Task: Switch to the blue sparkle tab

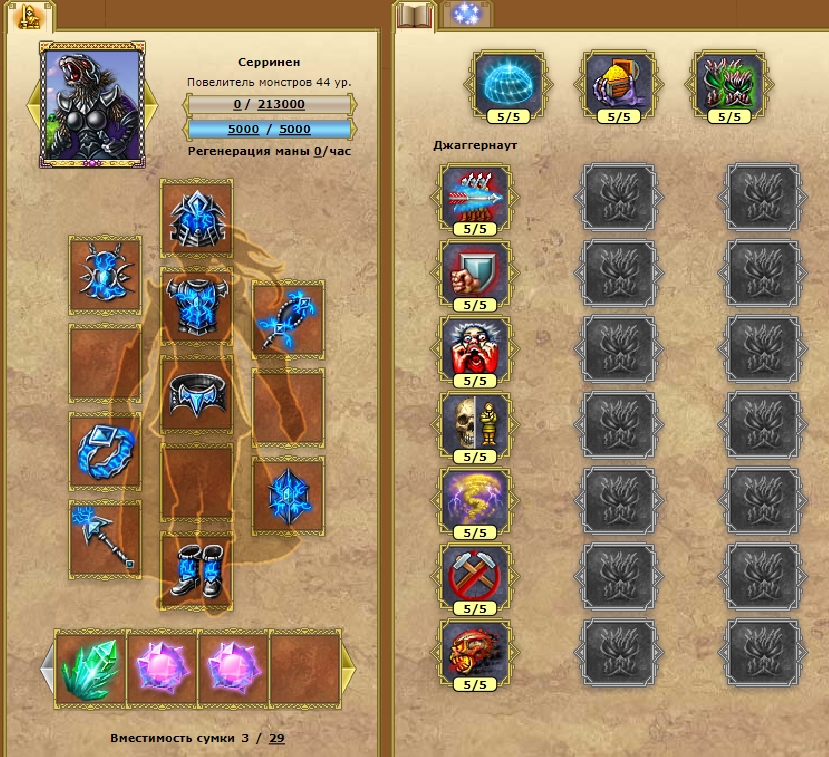Action: 465,15
